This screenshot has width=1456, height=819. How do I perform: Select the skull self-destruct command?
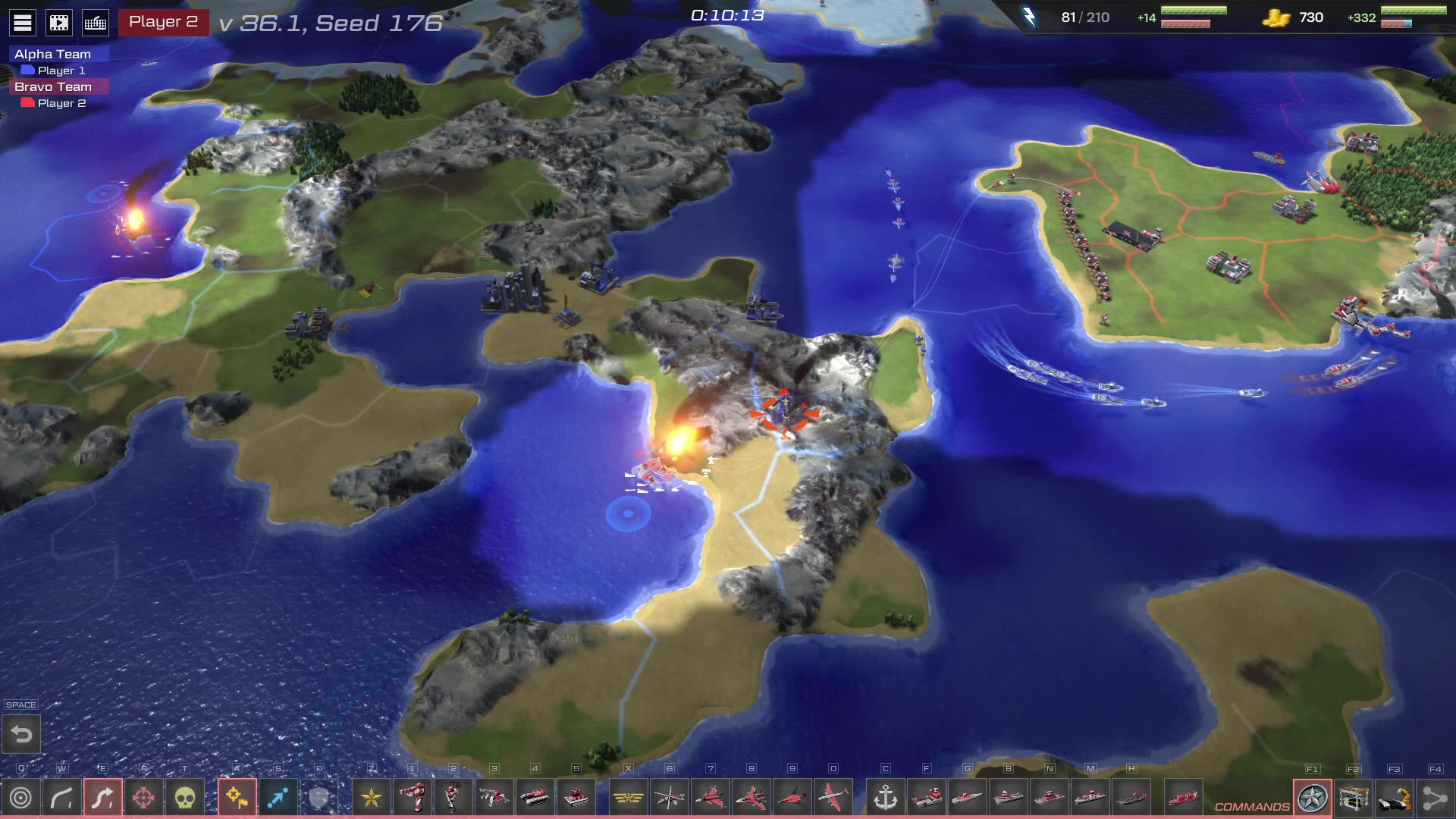184,798
